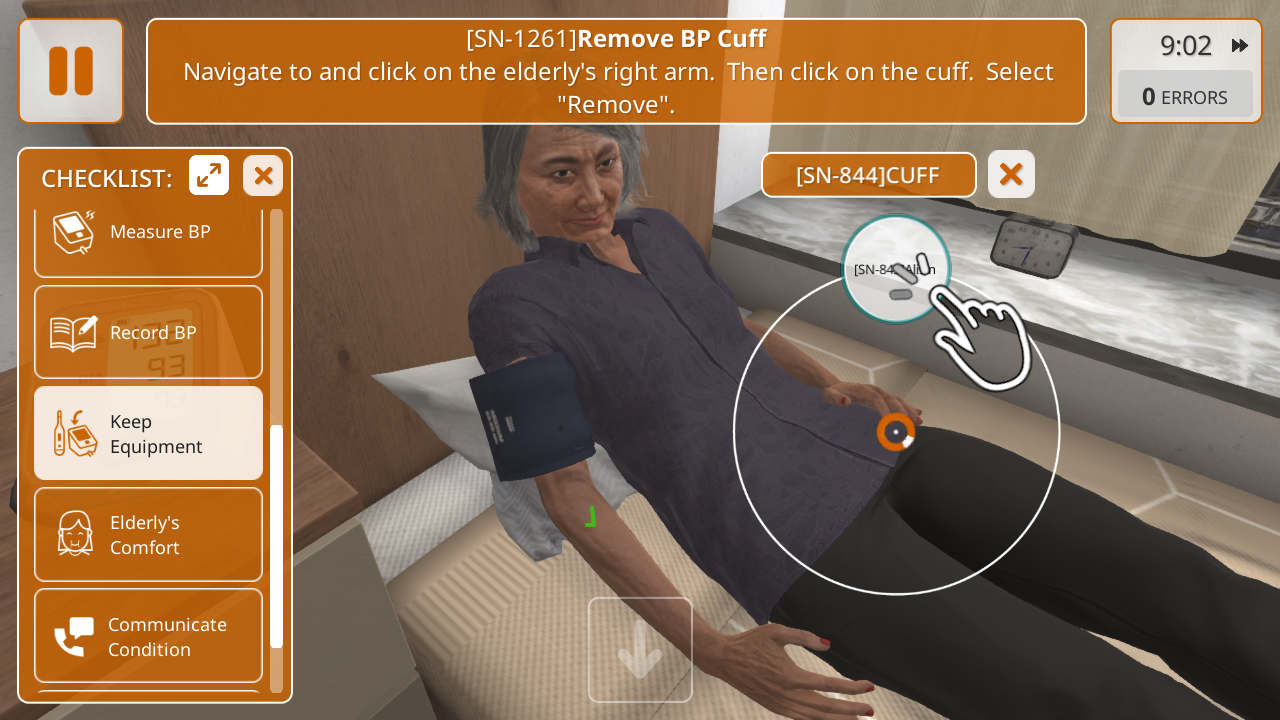Select the Measure BP checklist item
This screenshot has width=1280, height=720.
pyautogui.click(x=148, y=232)
